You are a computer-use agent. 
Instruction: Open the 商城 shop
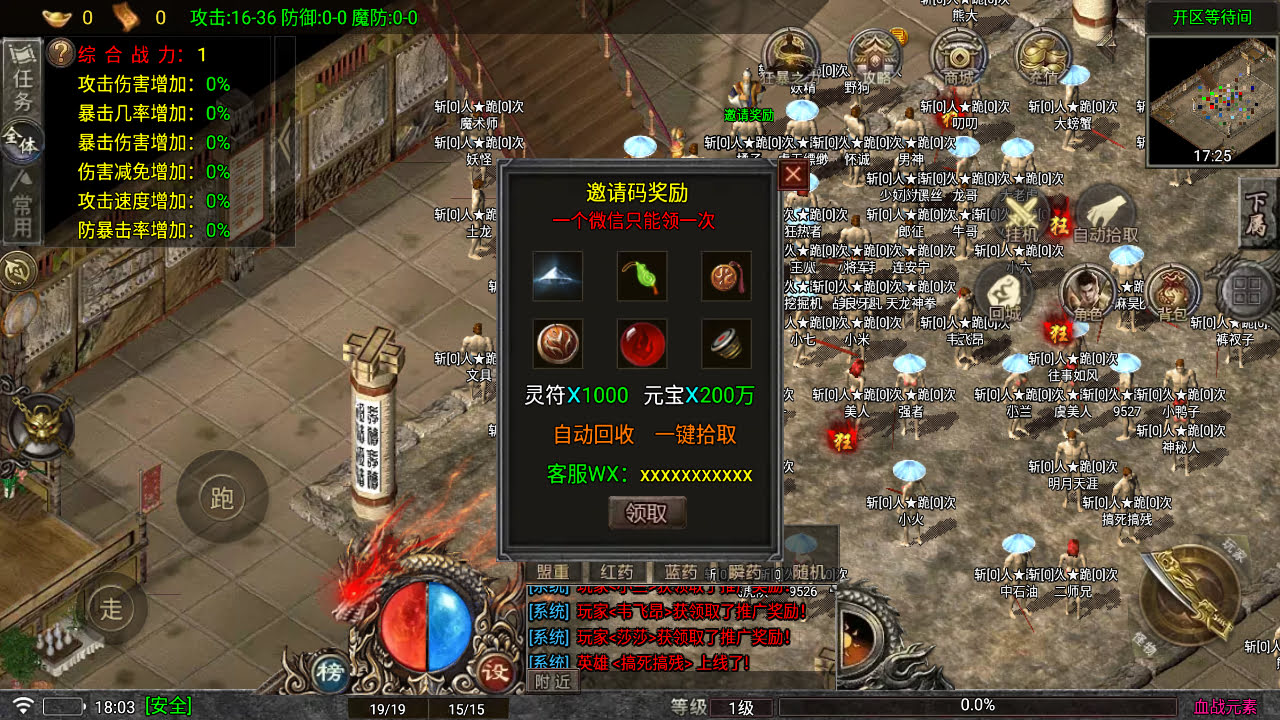(x=959, y=58)
